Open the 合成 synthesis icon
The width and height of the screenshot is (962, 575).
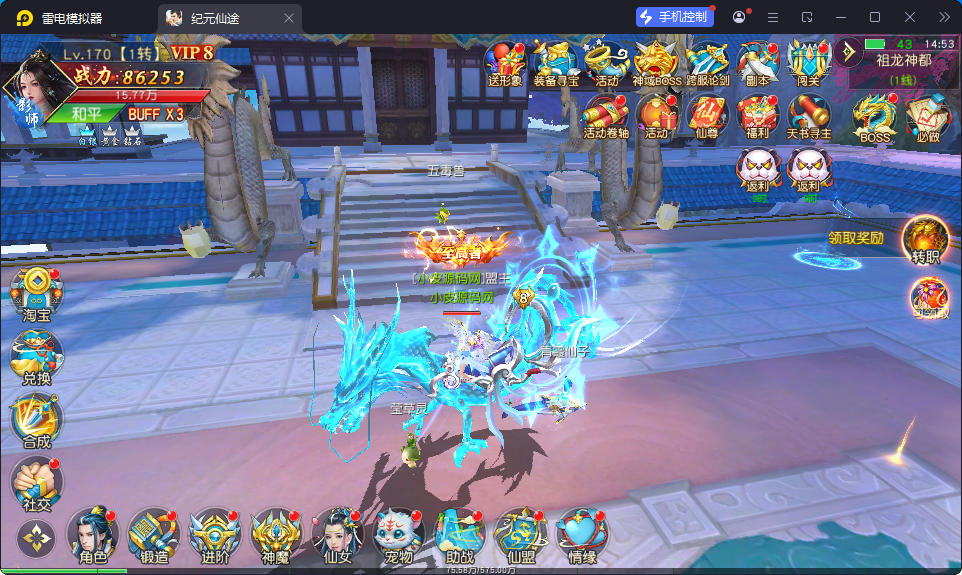(x=37, y=420)
